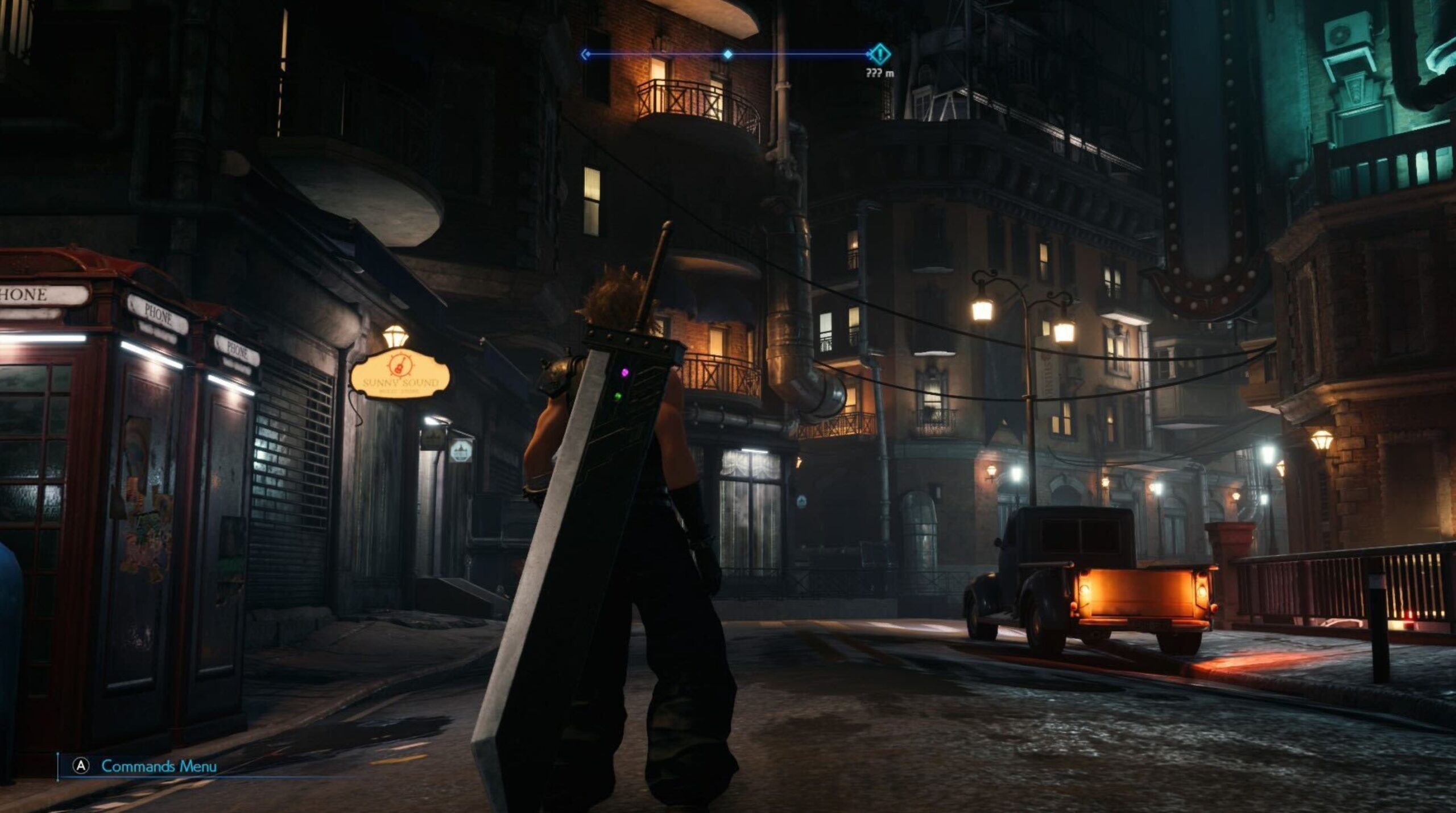Click the quest objective marker on the compass
Image resolution: width=1456 pixels, height=813 pixels.
[x=880, y=55]
